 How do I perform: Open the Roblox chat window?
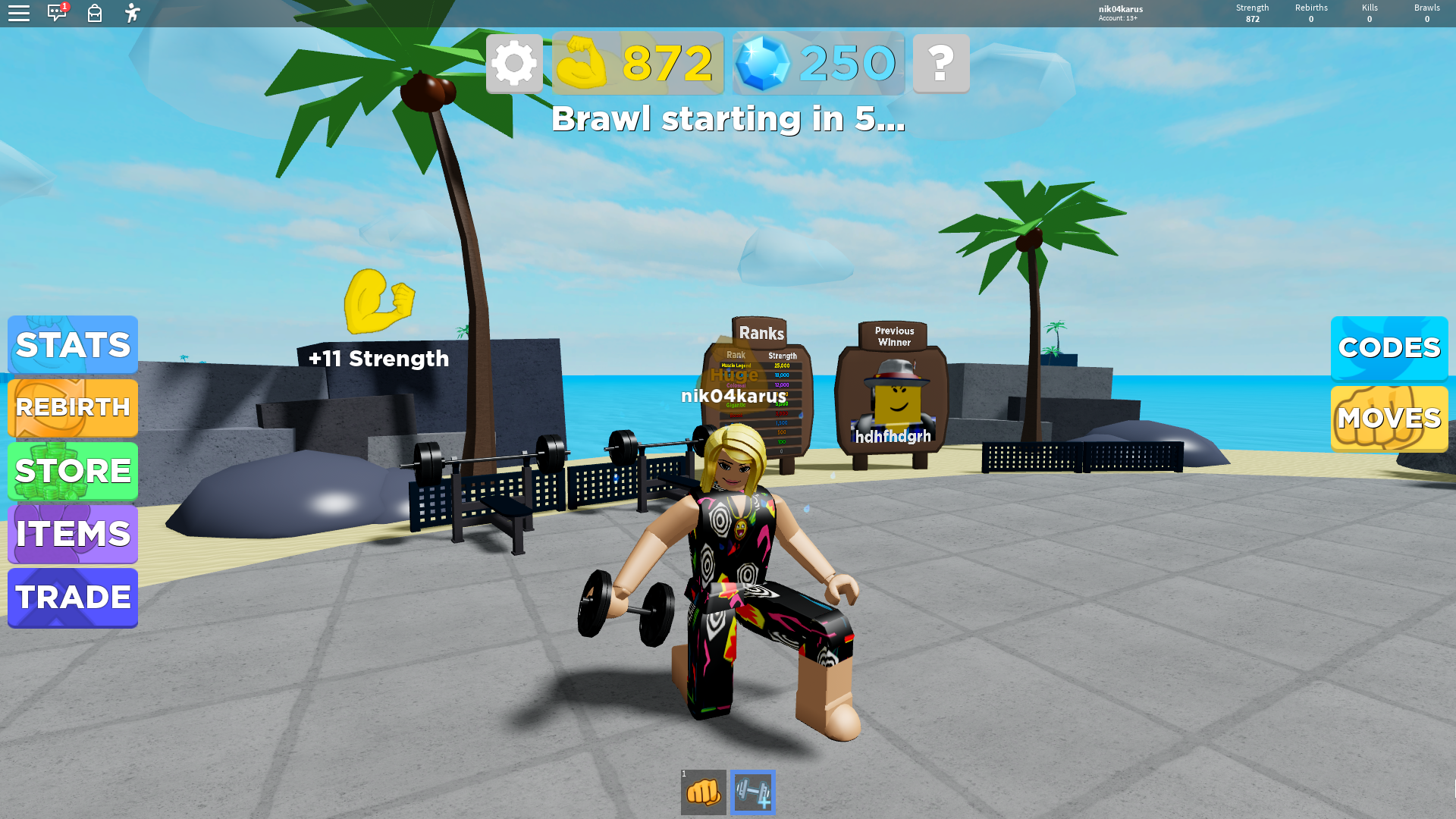point(57,13)
